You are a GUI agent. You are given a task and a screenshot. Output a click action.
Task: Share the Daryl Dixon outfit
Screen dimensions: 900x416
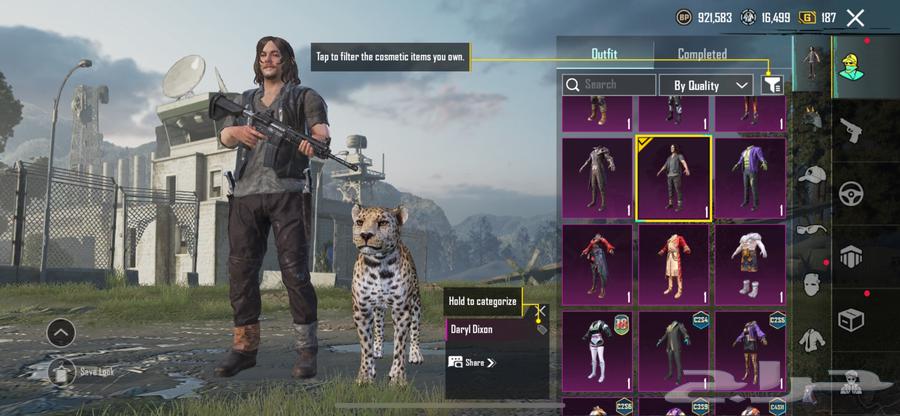473,362
